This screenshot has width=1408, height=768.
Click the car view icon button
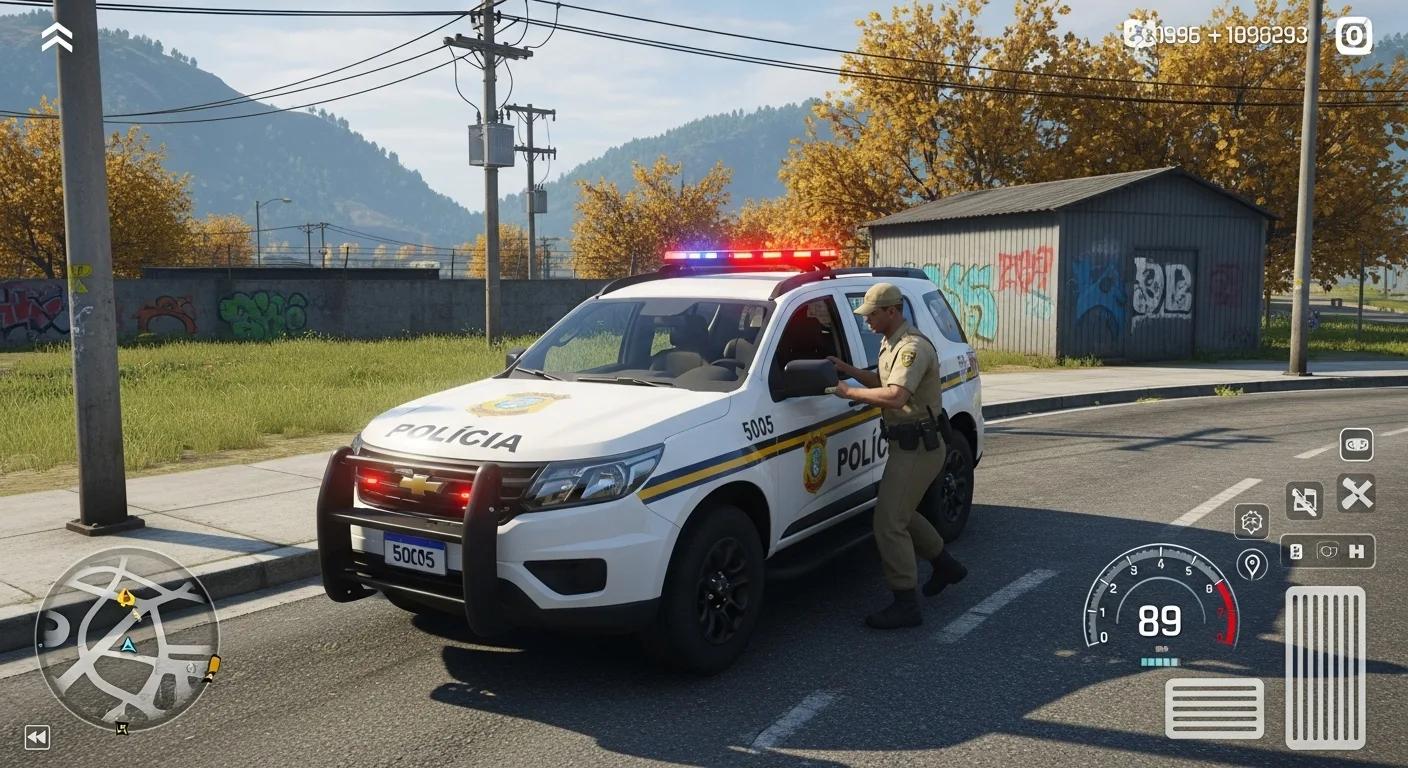tap(1356, 444)
